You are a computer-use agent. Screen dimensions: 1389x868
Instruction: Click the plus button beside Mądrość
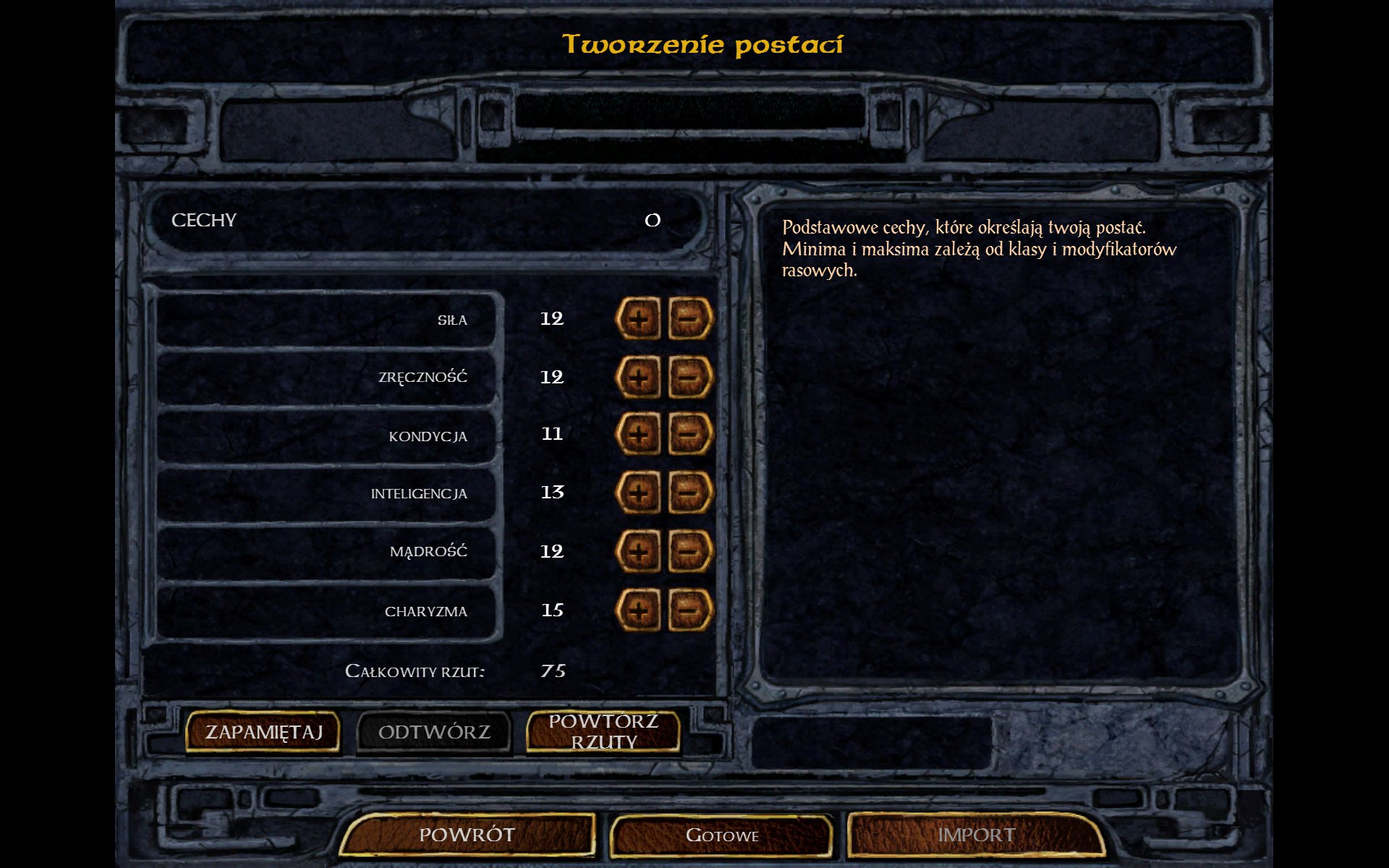[638, 552]
